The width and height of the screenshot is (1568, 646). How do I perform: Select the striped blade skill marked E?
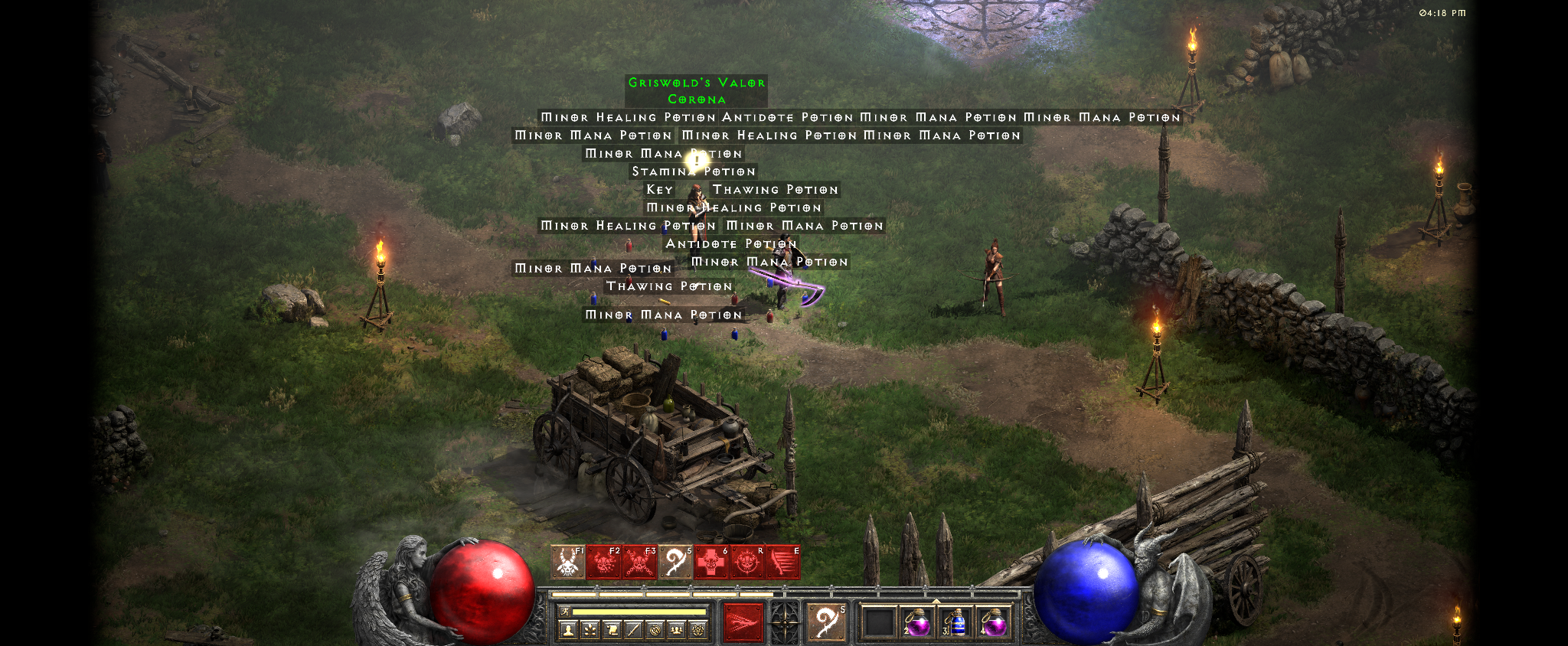[x=782, y=563]
